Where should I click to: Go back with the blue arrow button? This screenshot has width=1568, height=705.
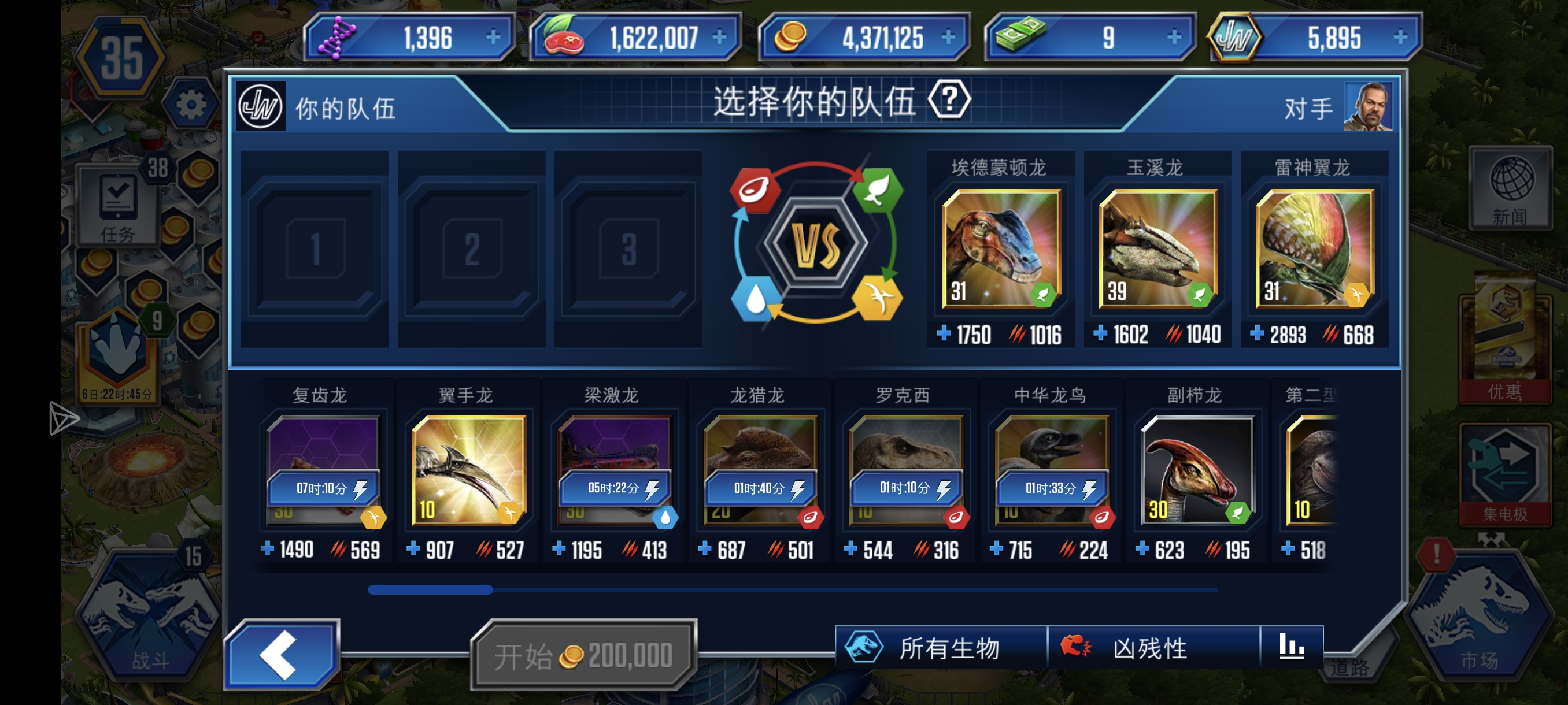coord(281,655)
